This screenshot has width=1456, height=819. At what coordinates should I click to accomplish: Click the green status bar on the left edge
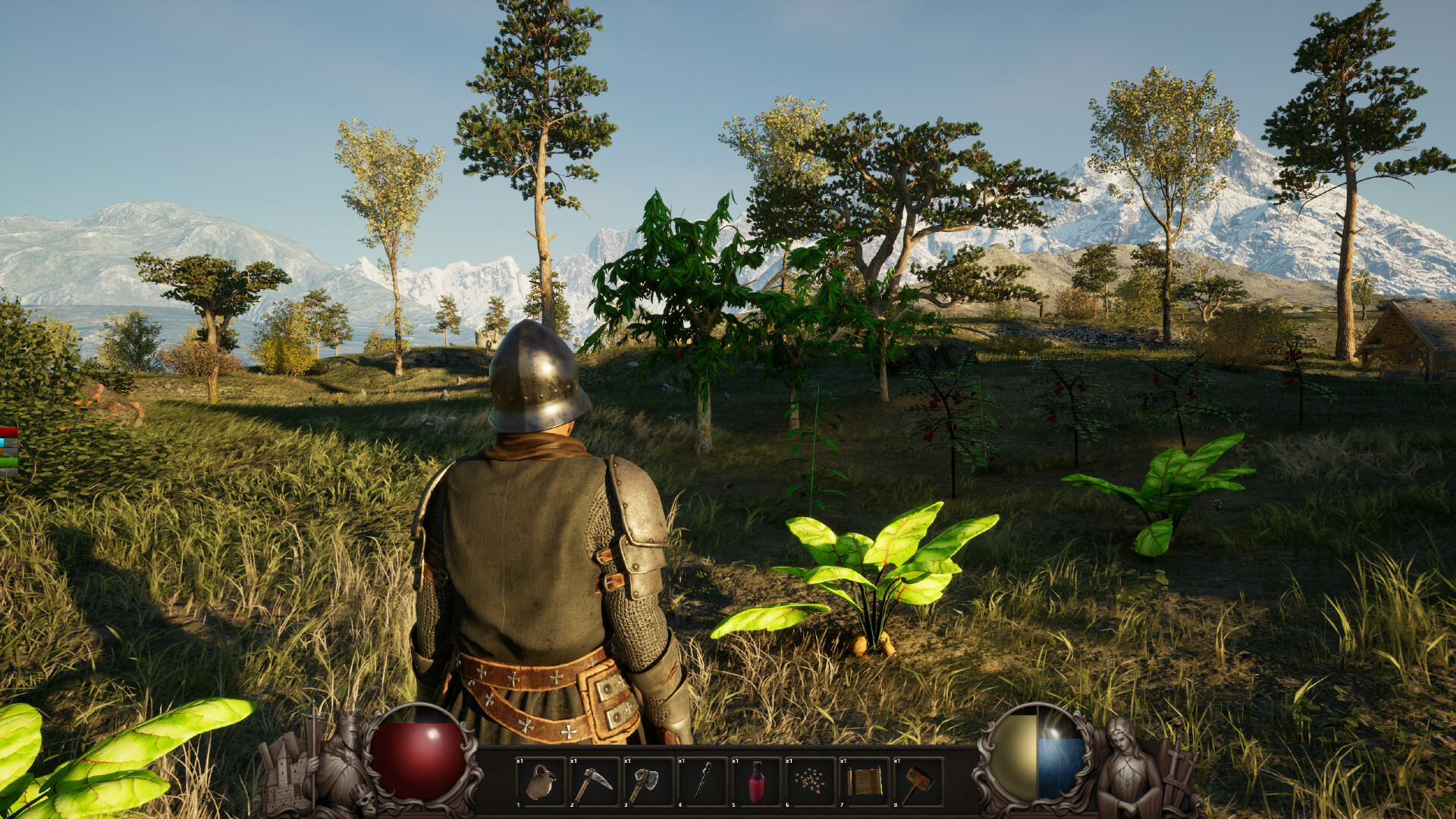coord(8,461)
